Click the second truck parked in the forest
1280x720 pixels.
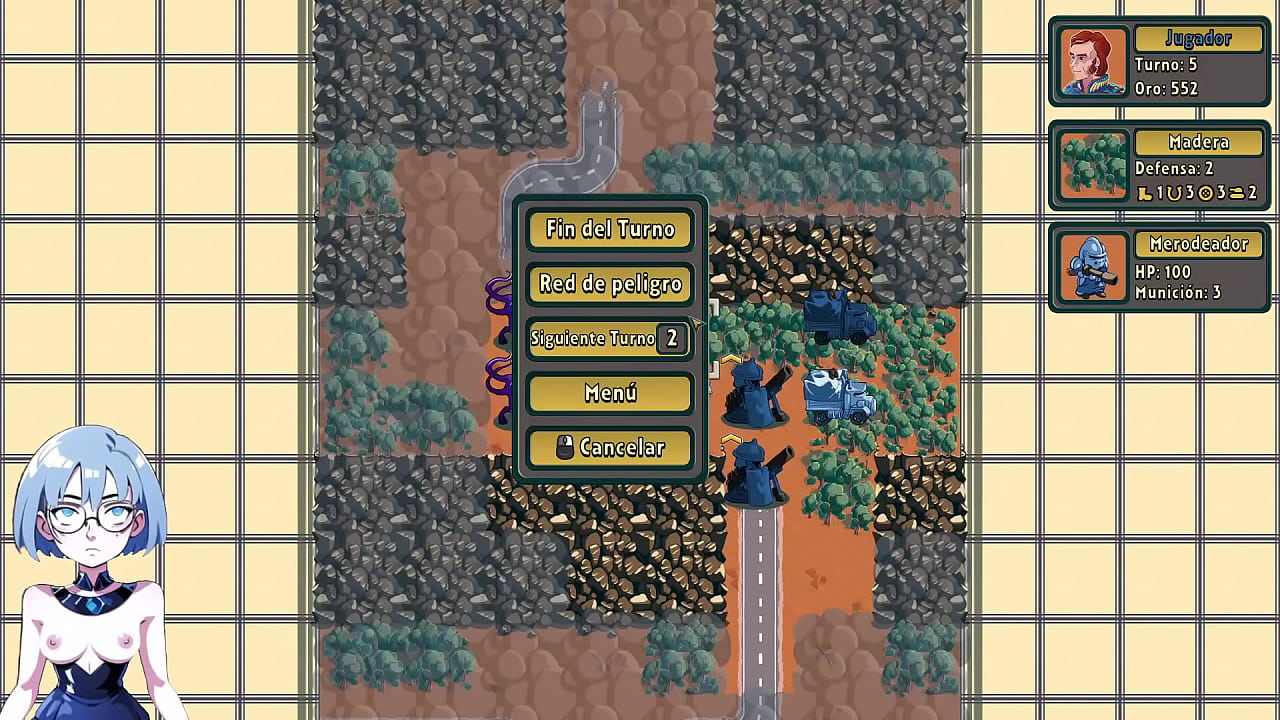click(837, 397)
